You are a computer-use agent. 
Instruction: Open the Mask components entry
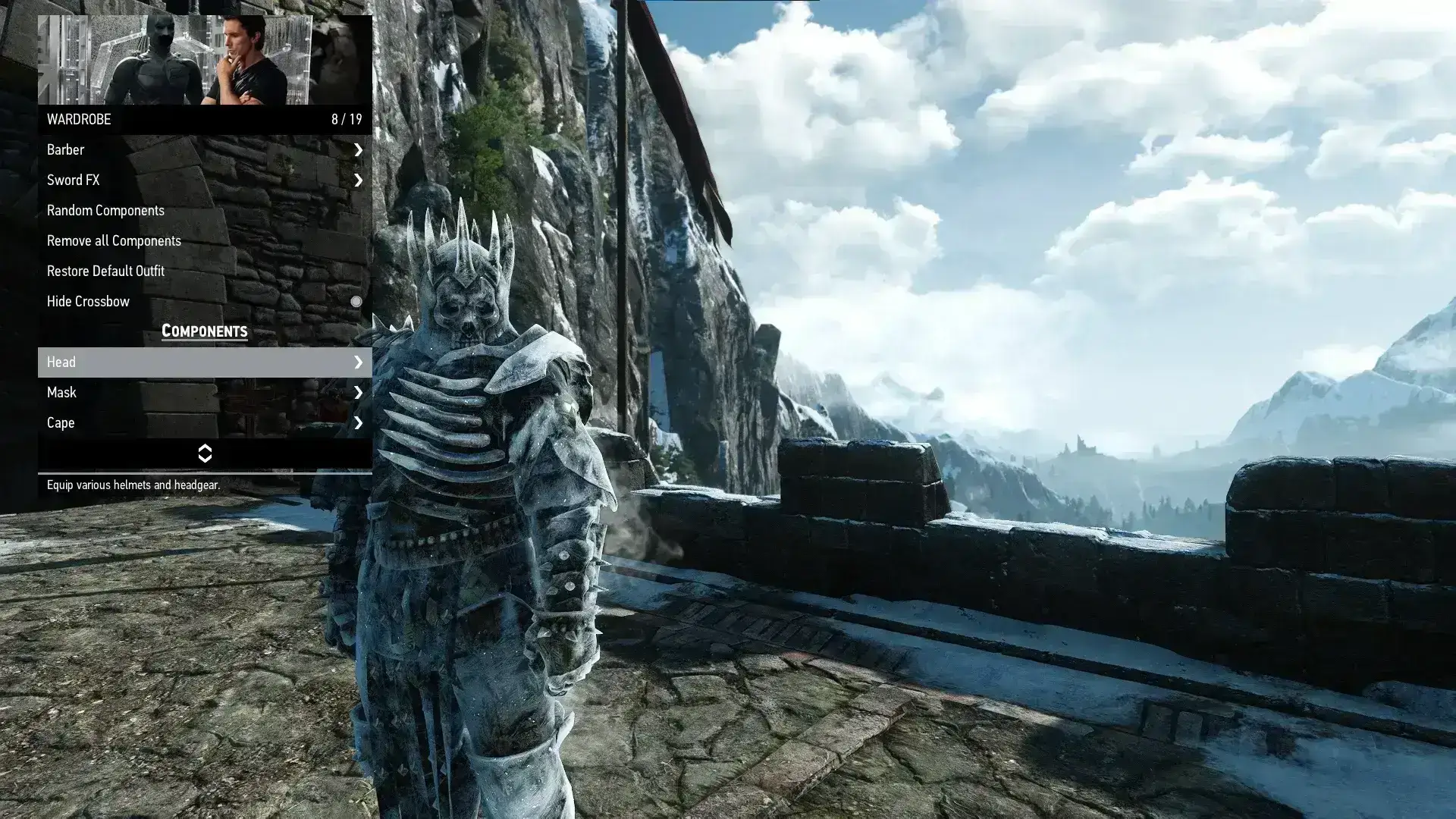pyautogui.click(x=204, y=393)
